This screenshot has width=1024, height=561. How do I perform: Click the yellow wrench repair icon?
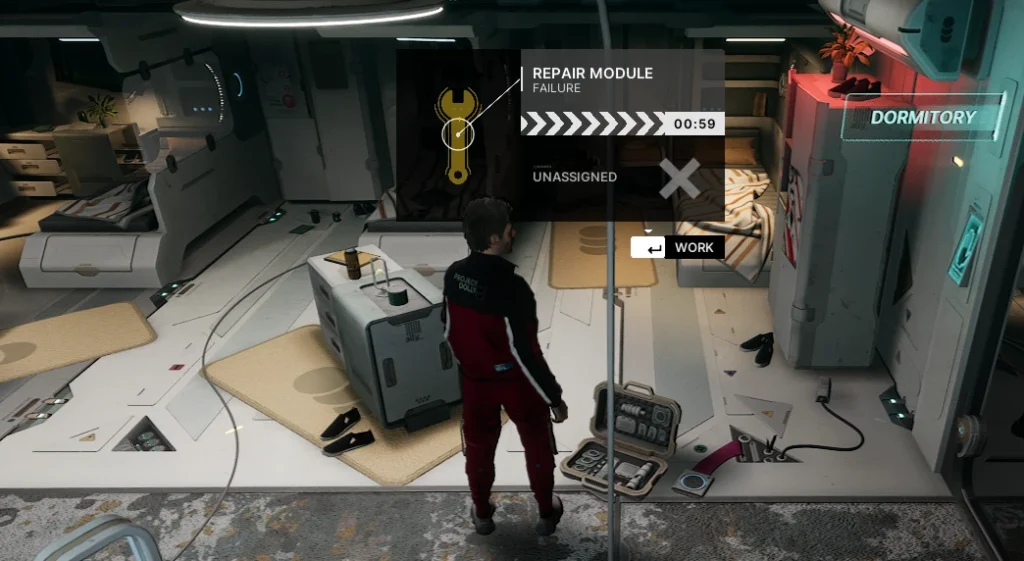tap(458, 134)
